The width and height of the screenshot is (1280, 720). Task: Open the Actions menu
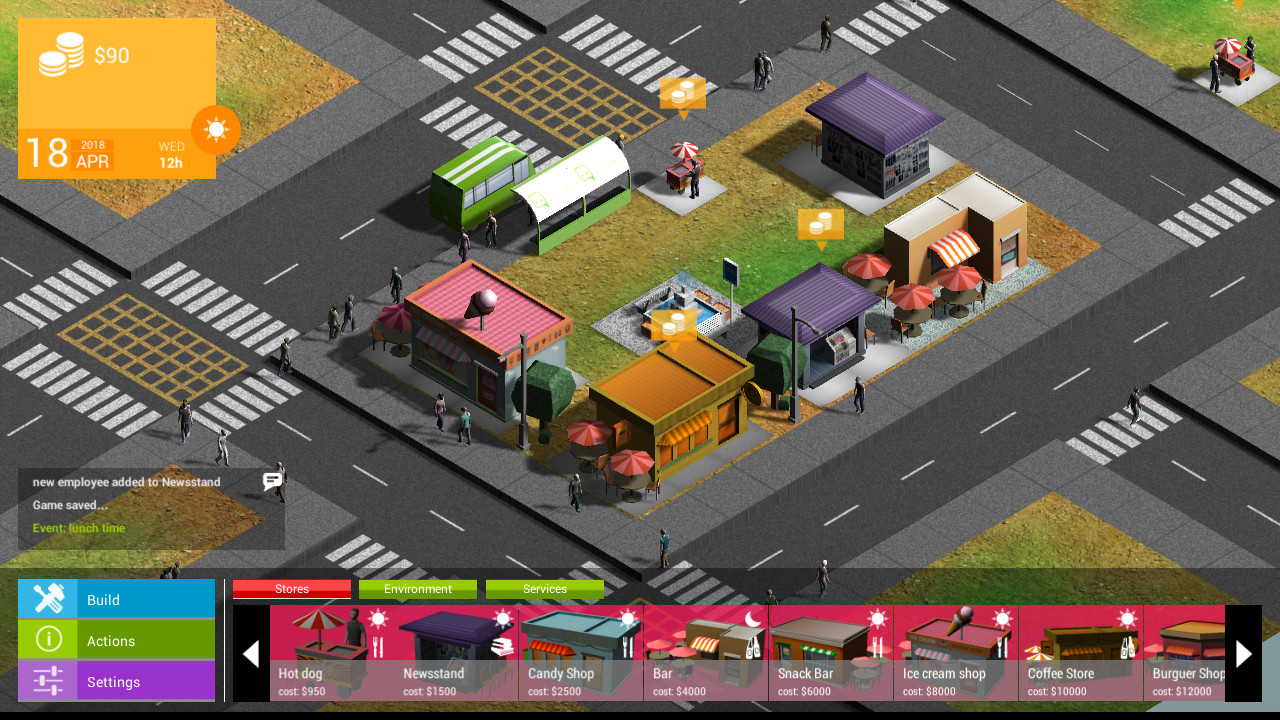point(116,640)
